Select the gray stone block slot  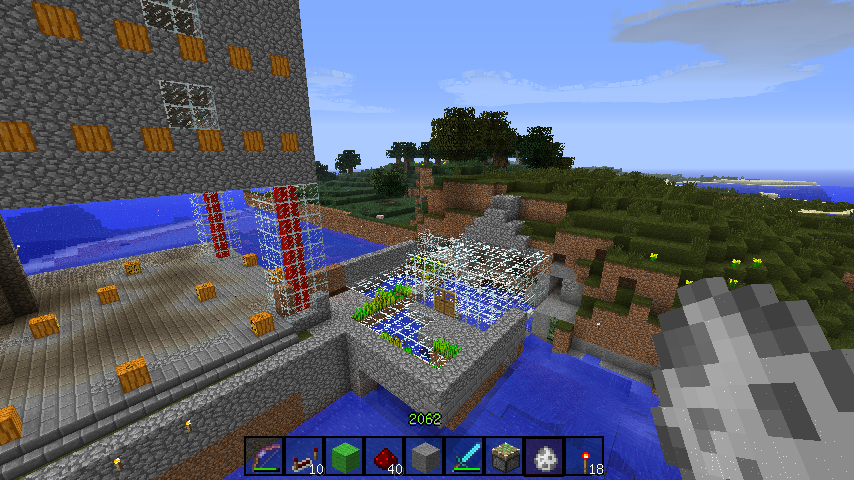tap(425, 456)
